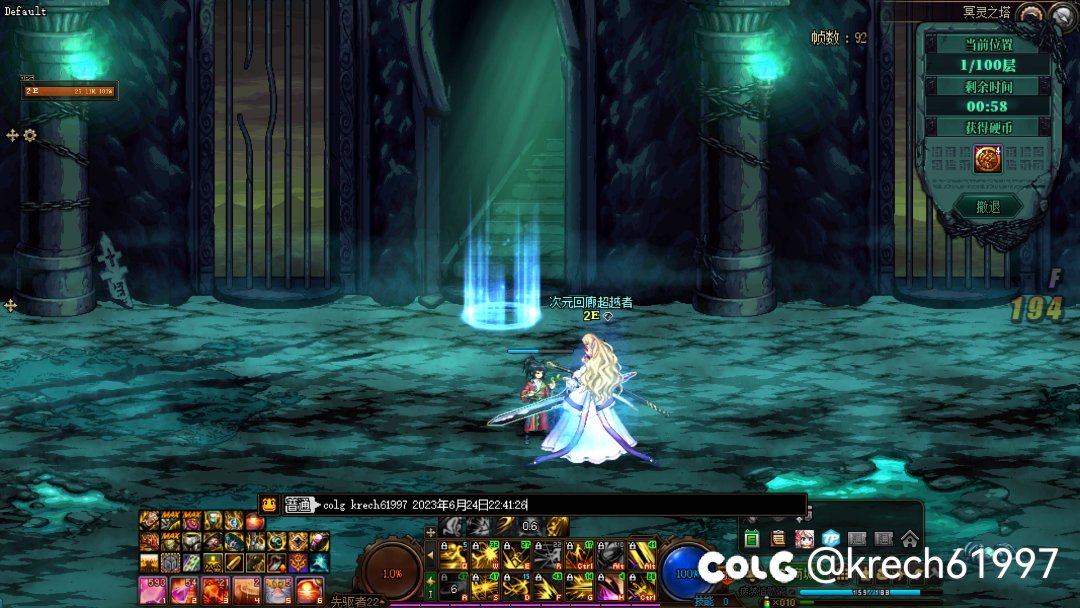Use the consumable in quick slot 1
Viewport: 1080px width, 608px height.
point(152,590)
